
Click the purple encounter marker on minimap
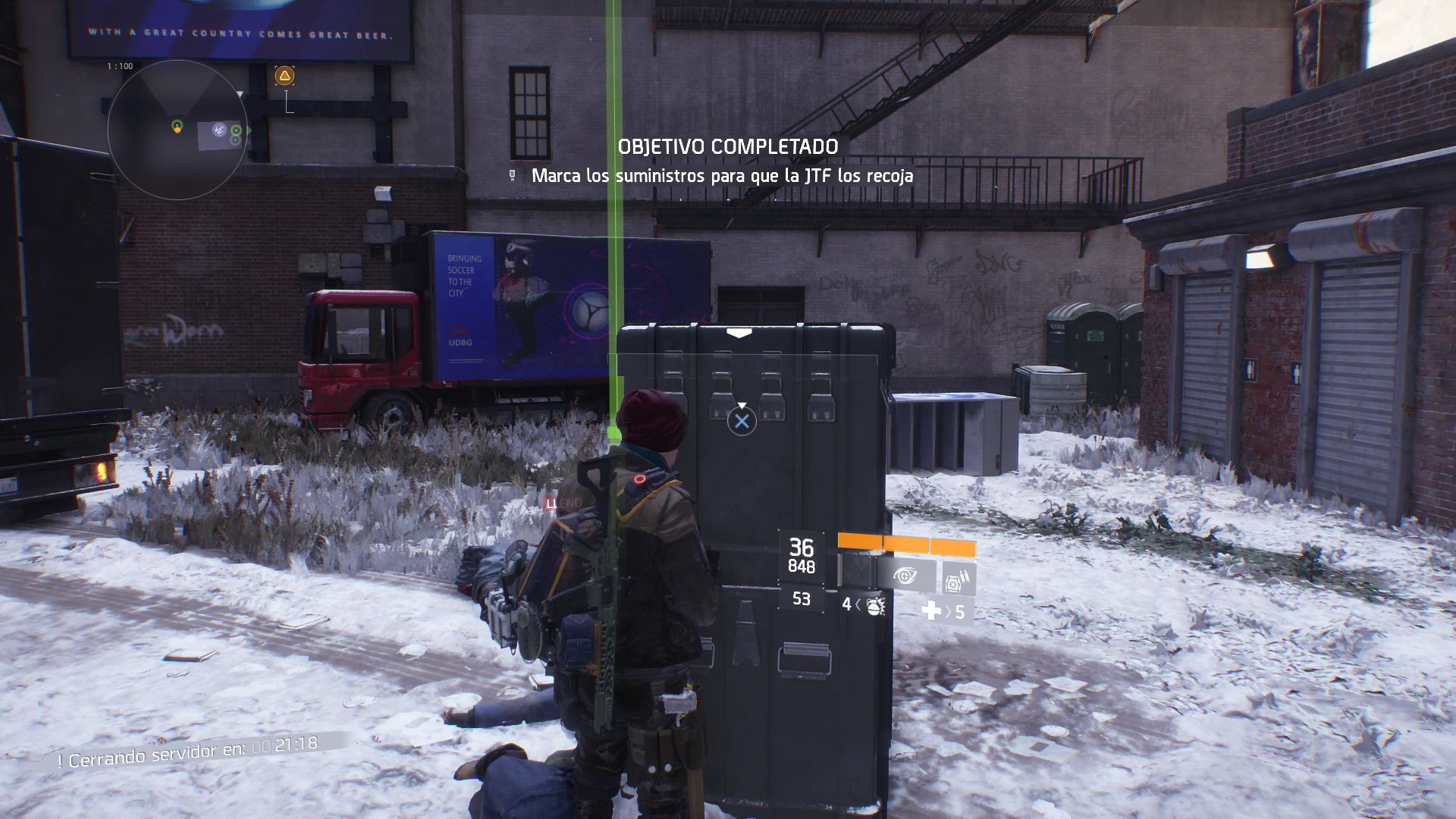pyautogui.click(x=219, y=130)
